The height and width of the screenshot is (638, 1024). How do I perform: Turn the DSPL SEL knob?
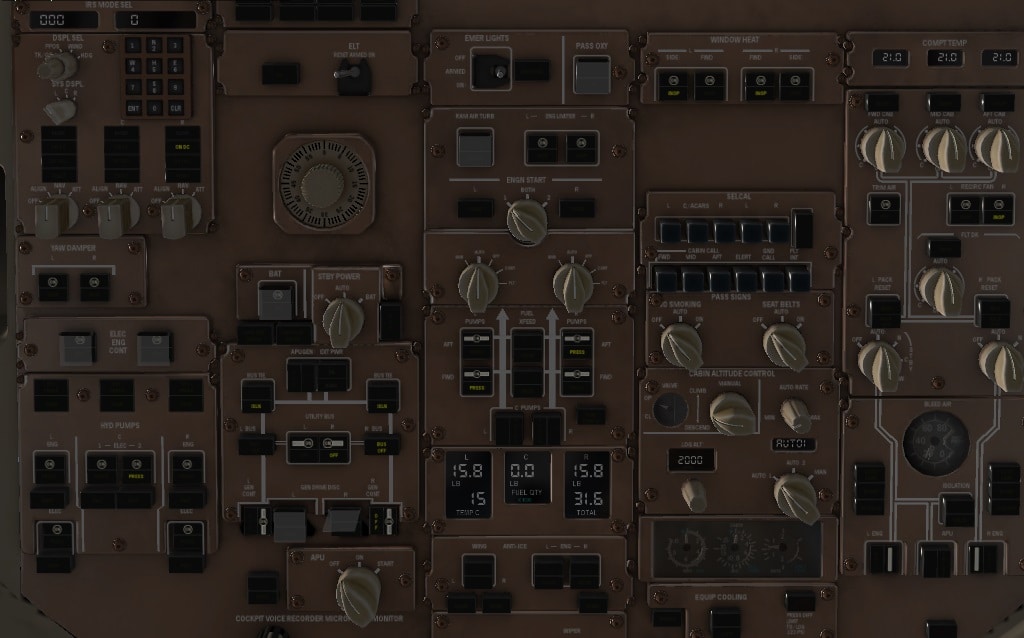click(56, 64)
